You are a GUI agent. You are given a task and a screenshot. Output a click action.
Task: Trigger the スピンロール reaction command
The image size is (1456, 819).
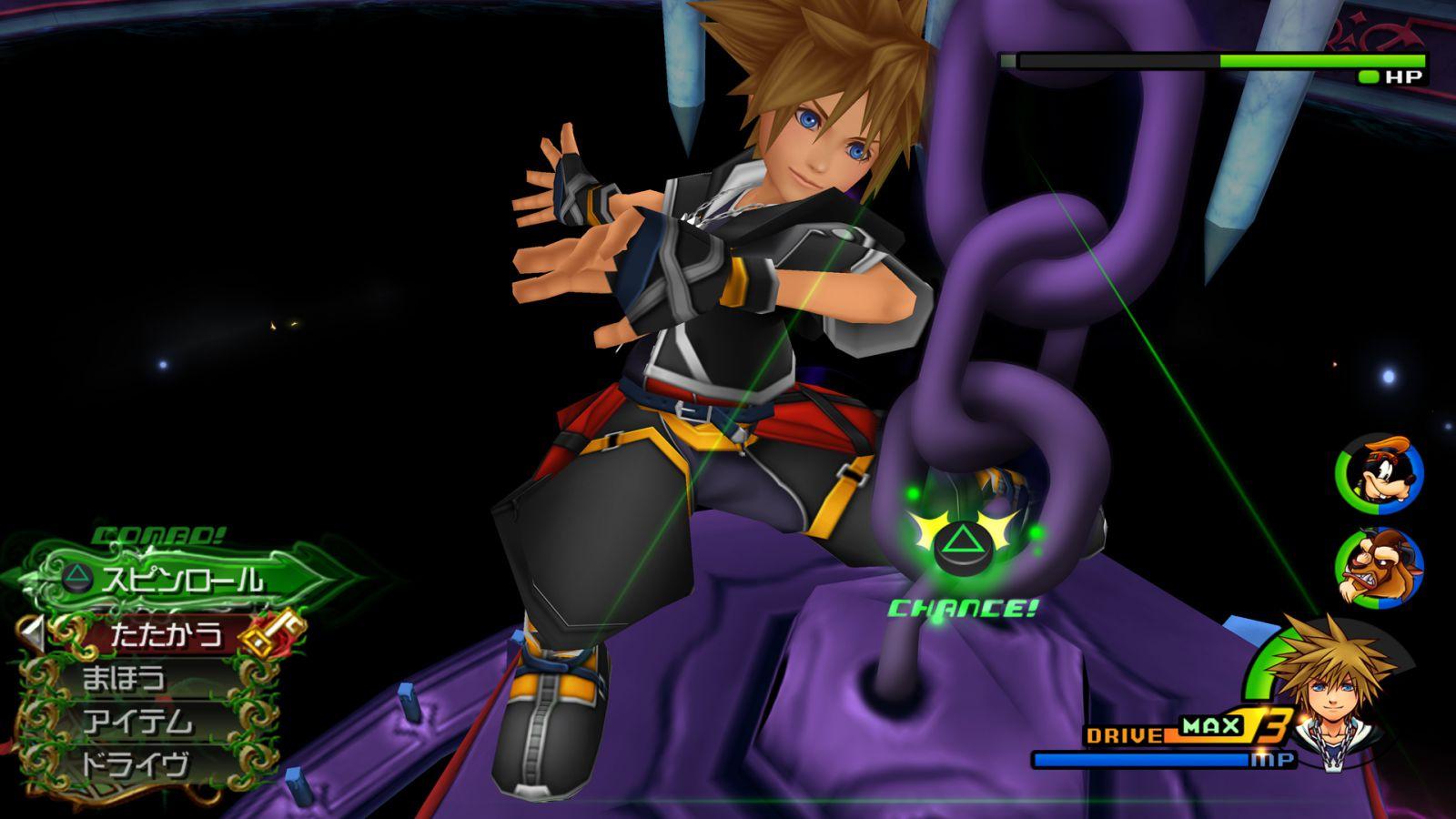coord(182,580)
